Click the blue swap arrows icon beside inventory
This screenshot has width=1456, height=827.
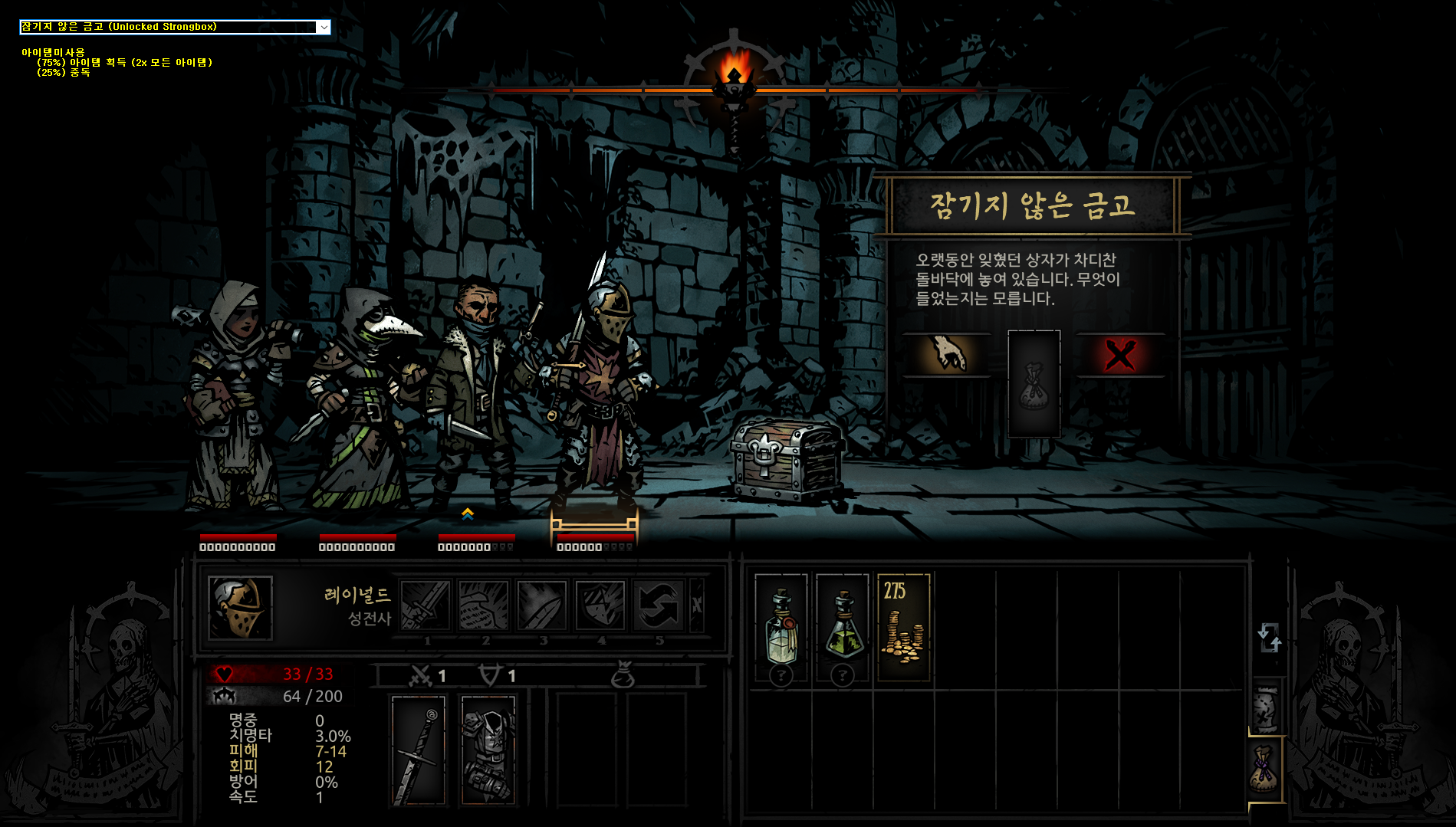click(1269, 637)
